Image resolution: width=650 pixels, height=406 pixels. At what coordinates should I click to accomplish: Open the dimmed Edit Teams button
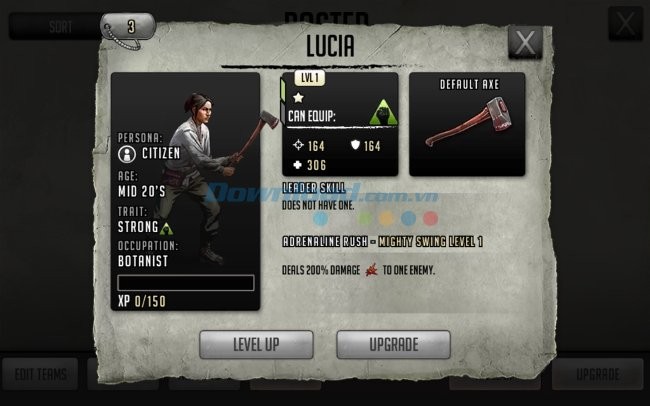(x=40, y=374)
